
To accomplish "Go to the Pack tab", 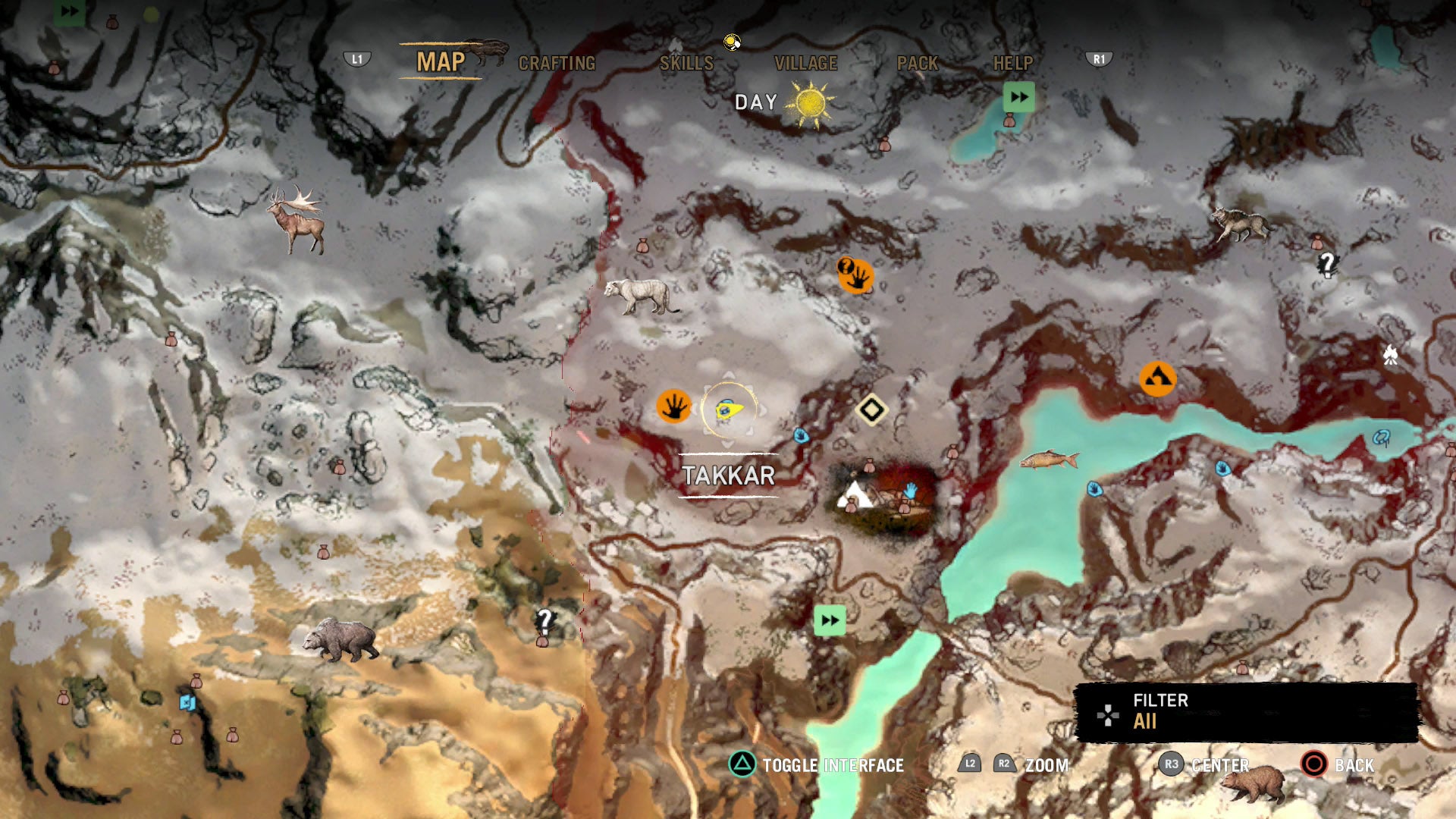I will click(918, 64).
